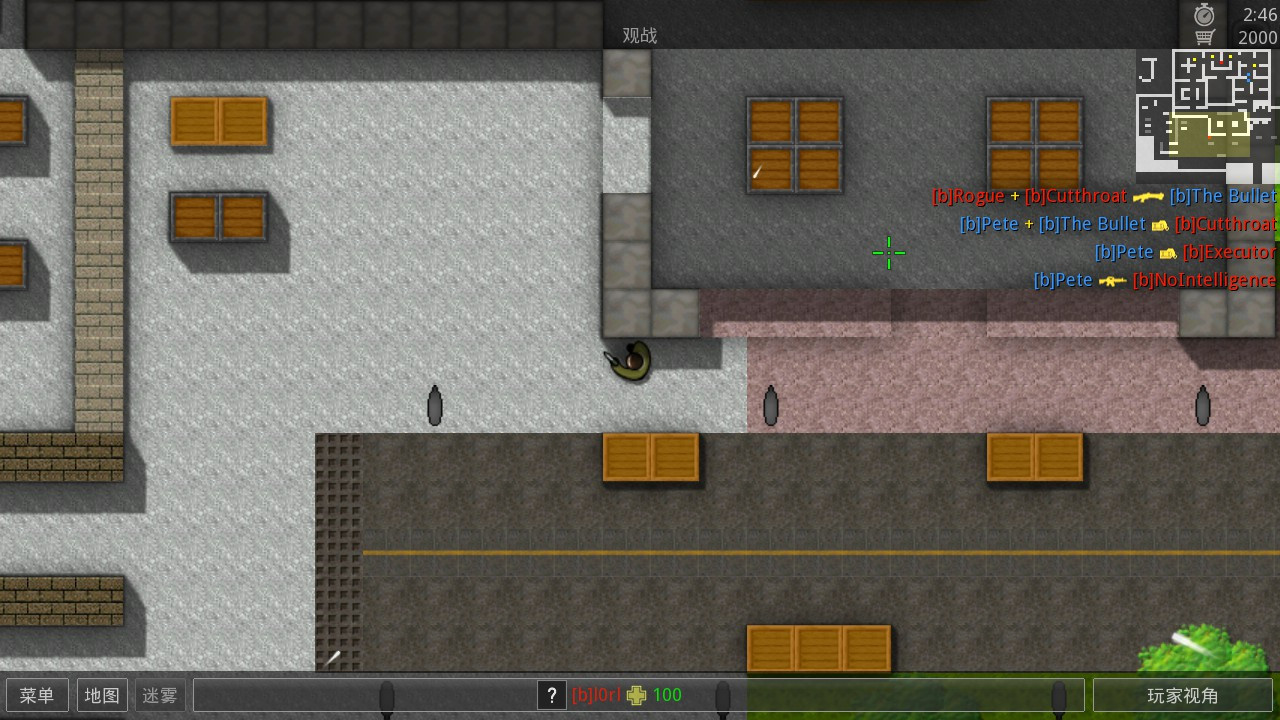Click the stopwatch round-timer icon
This screenshot has width=1280, height=720.
(x=1204, y=14)
